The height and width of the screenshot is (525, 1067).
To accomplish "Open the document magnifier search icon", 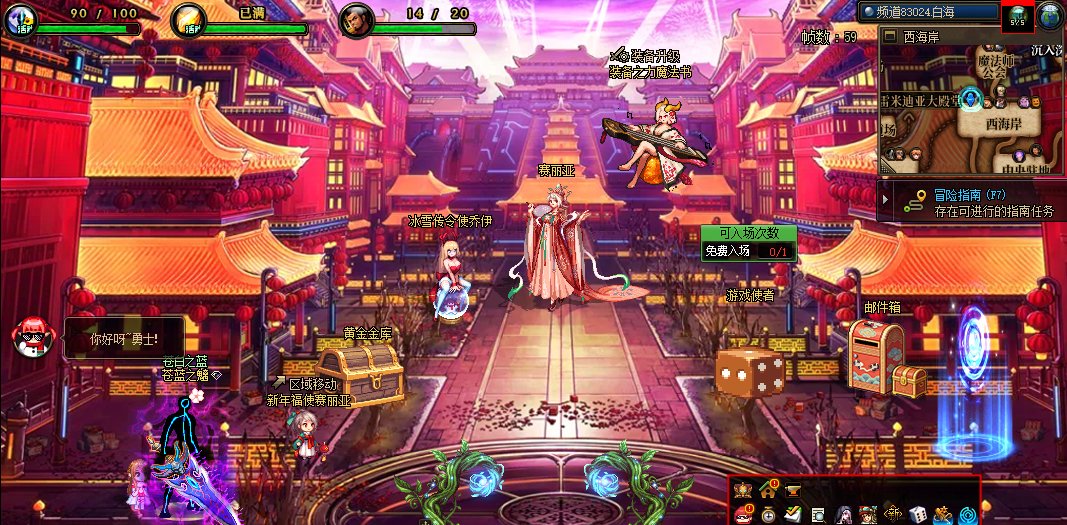I will click(x=818, y=514).
